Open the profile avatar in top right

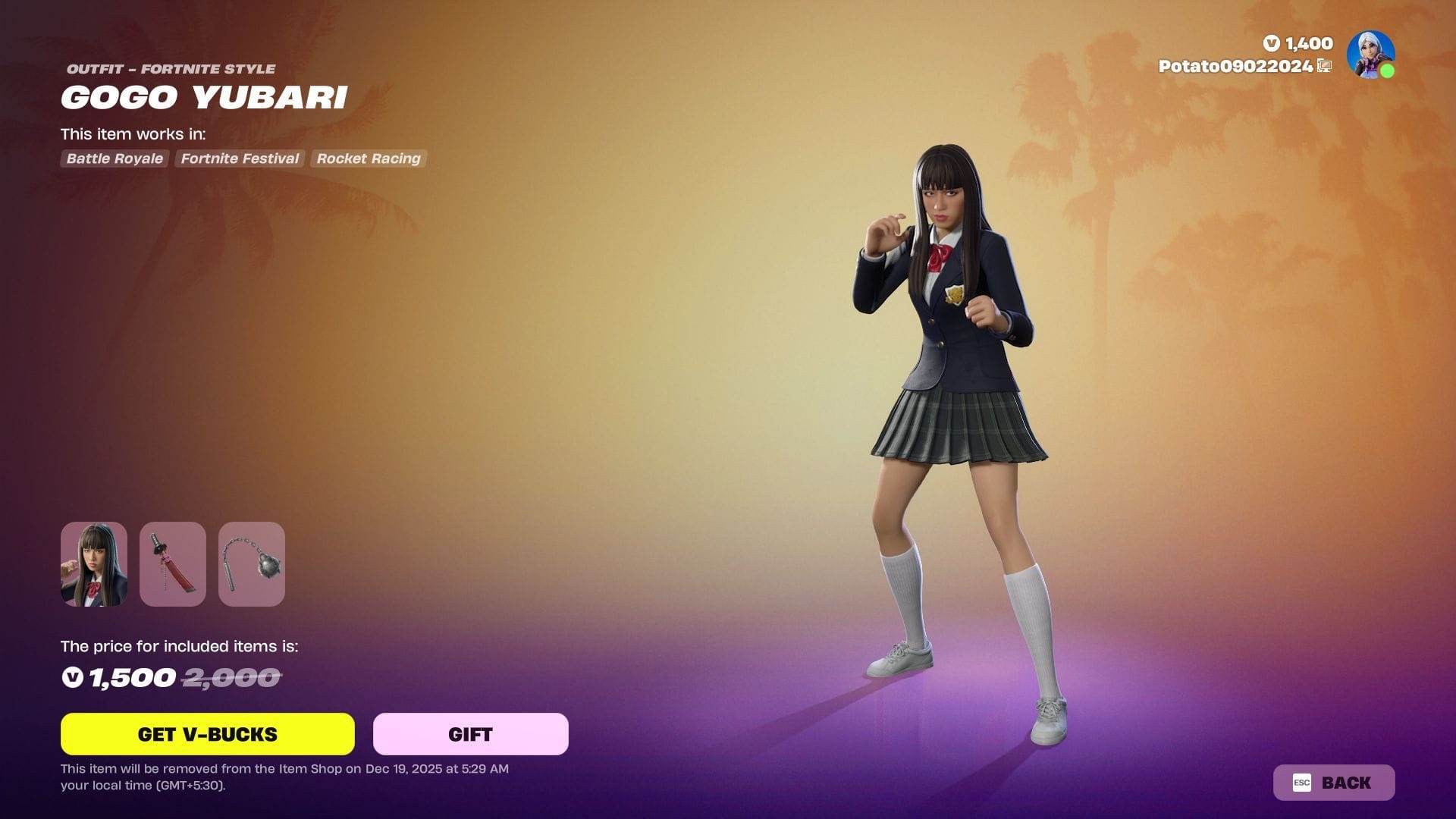pos(1370,57)
